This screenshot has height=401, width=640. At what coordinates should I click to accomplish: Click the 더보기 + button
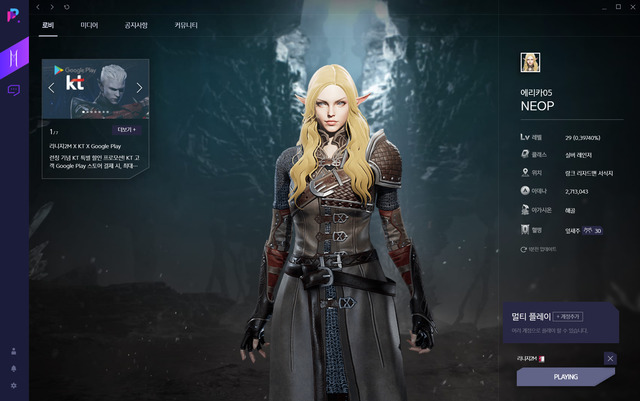[129, 130]
